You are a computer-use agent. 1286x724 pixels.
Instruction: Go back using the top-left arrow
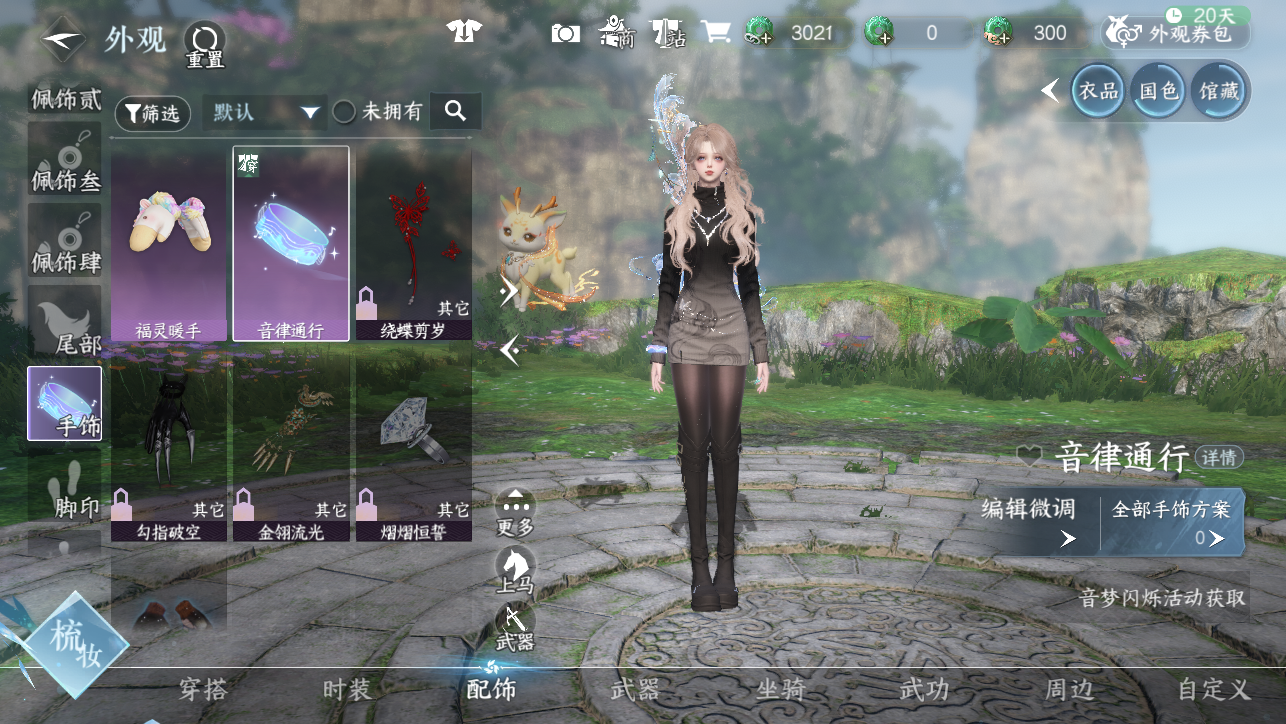pos(62,38)
